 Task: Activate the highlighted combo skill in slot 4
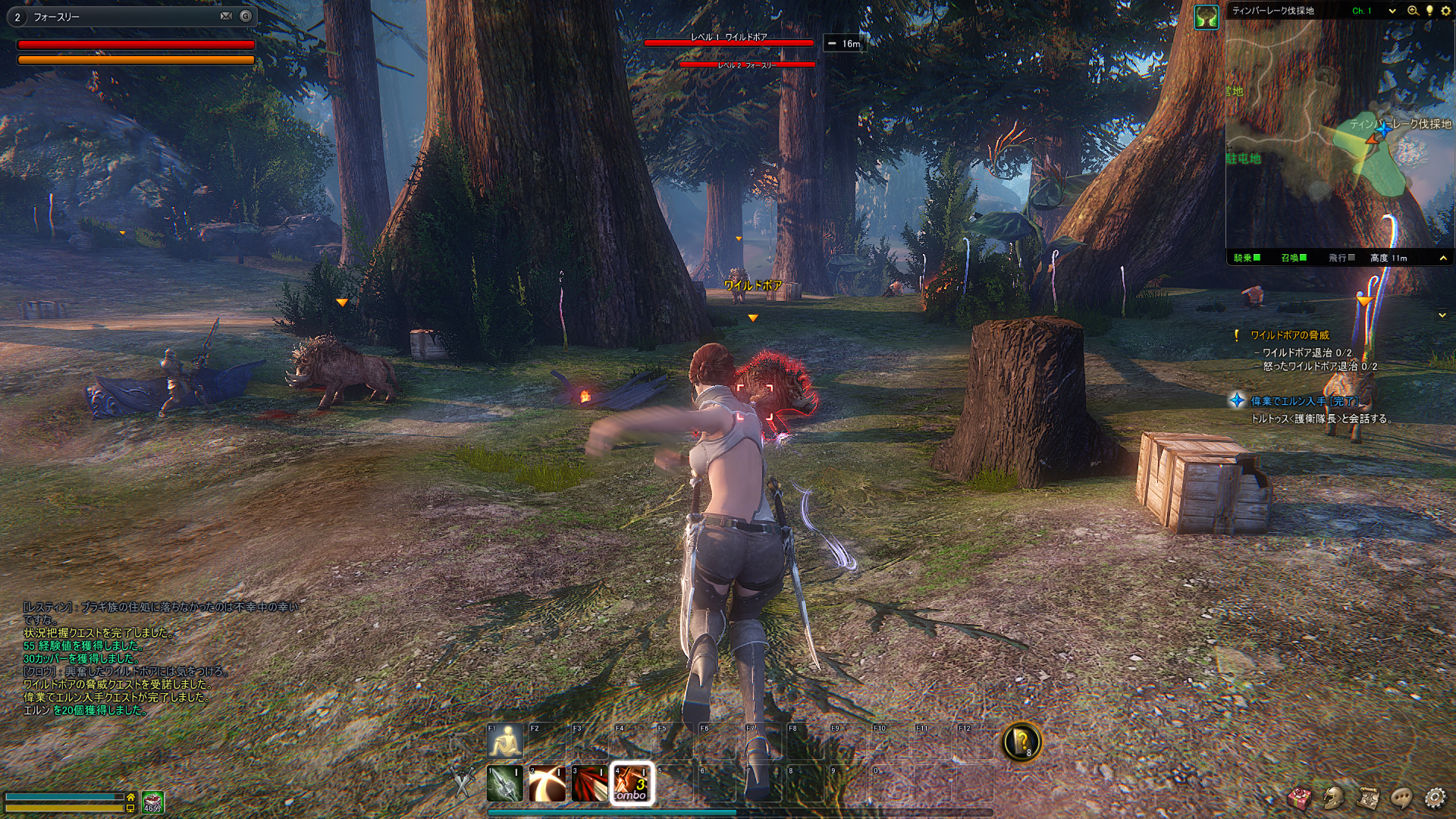(x=631, y=783)
